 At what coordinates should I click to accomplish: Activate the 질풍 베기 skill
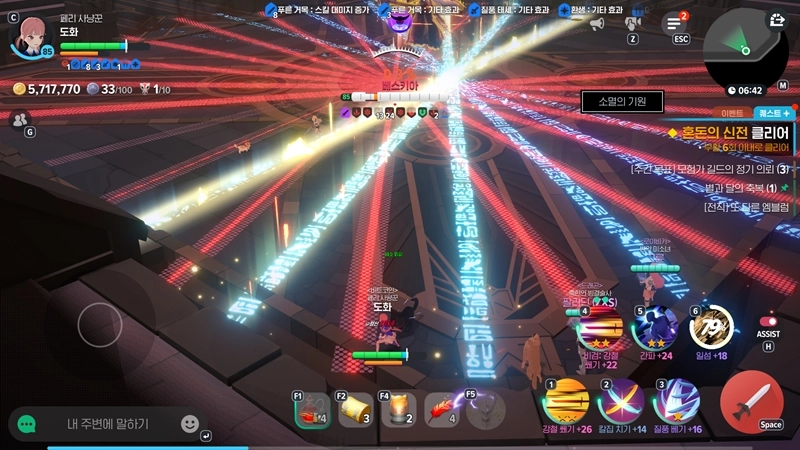(x=675, y=403)
